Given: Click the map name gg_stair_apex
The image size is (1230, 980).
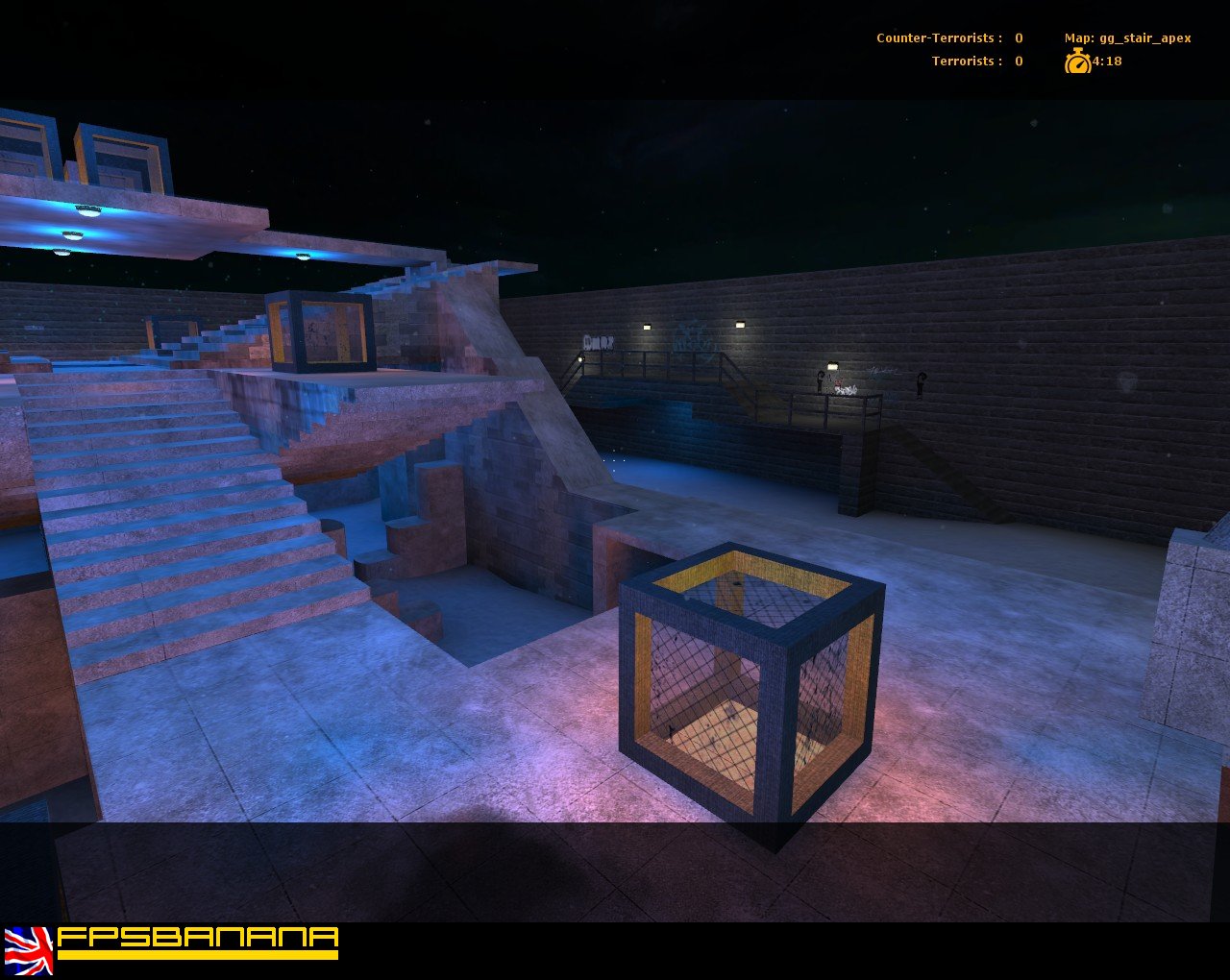Looking at the screenshot, I should [x=1149, y=37].
